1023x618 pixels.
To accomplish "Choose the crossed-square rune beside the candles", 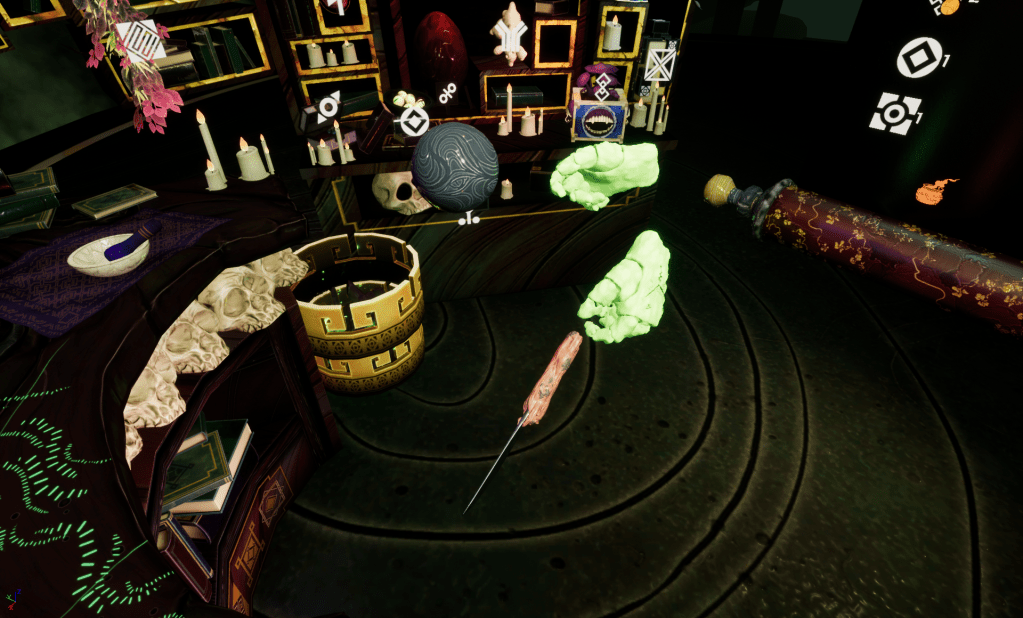I will (x=658, y=65).
